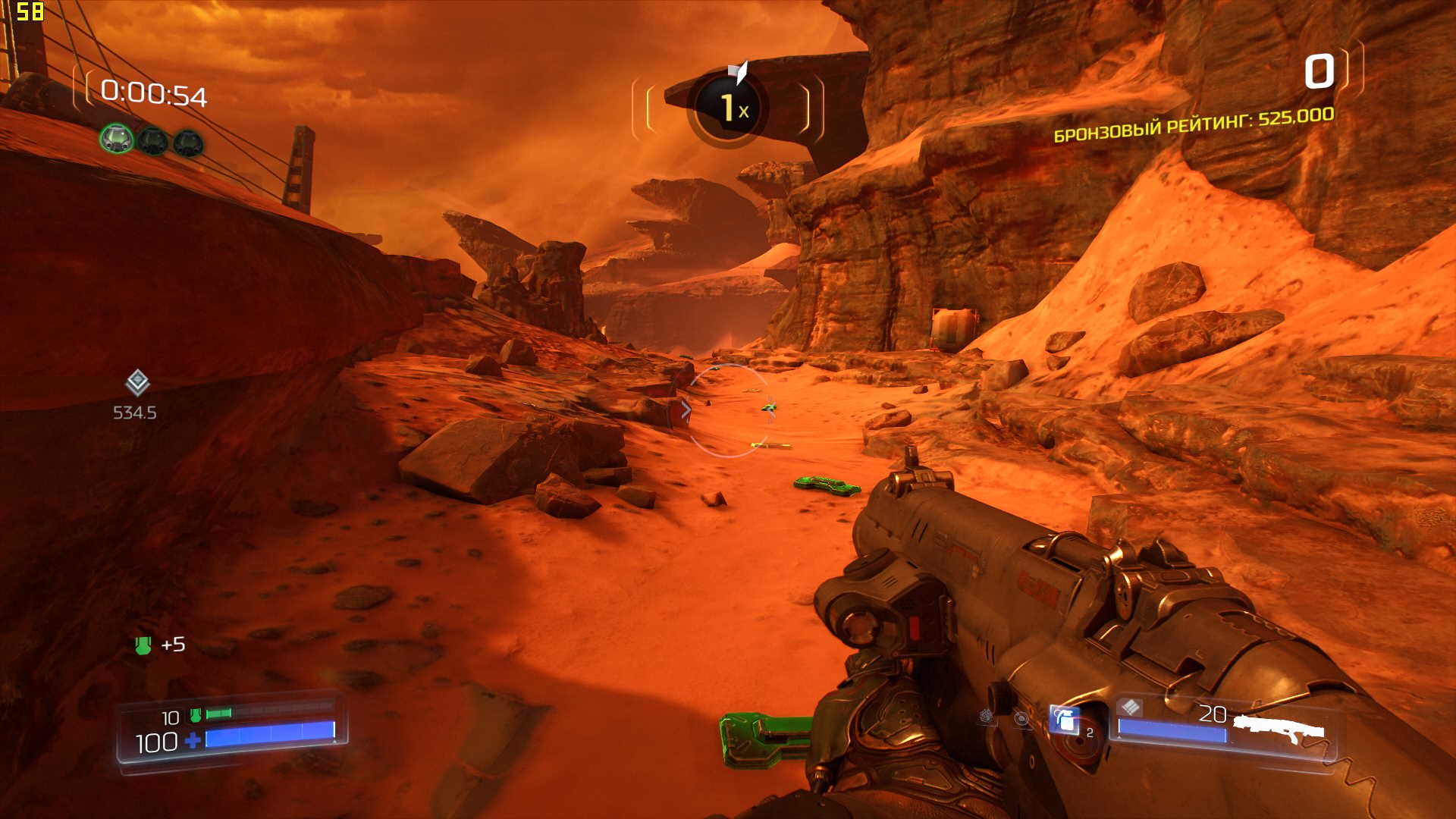Viewport: 1456px width, 819px height.
Task: Click the lit green helmet life icon
Action: pos(117,140)
